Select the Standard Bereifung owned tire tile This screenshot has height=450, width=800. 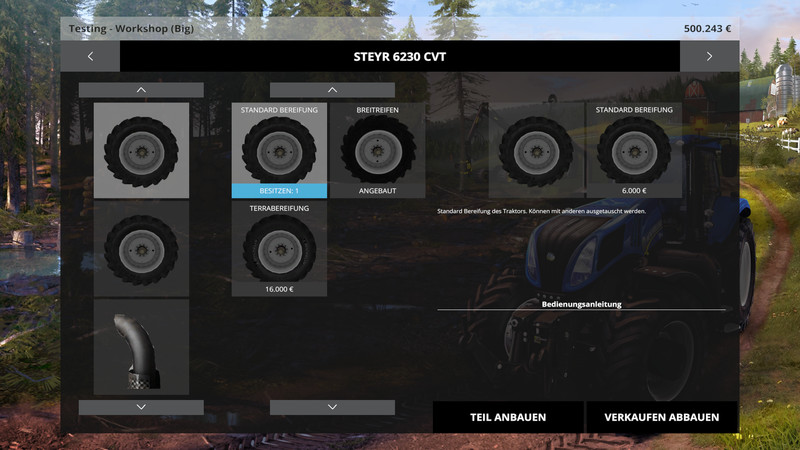[279, 150]
